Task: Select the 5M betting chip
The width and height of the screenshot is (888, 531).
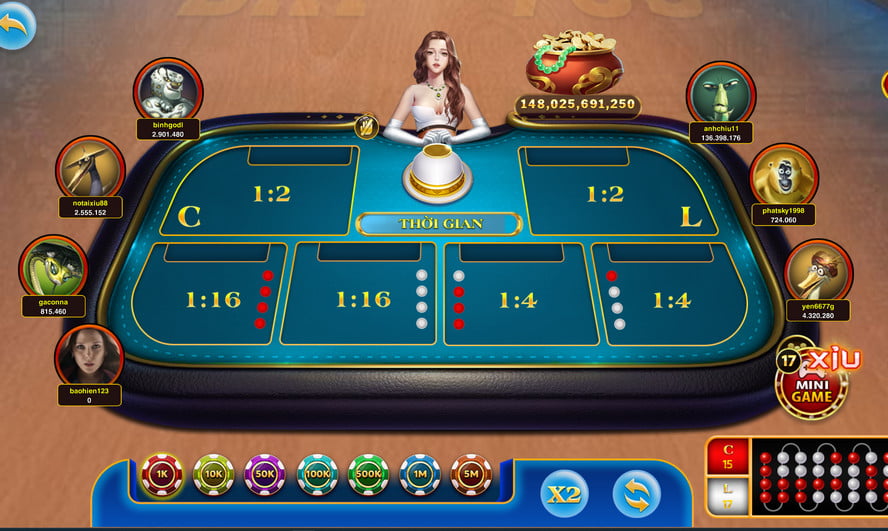Action: pos(471,475)
